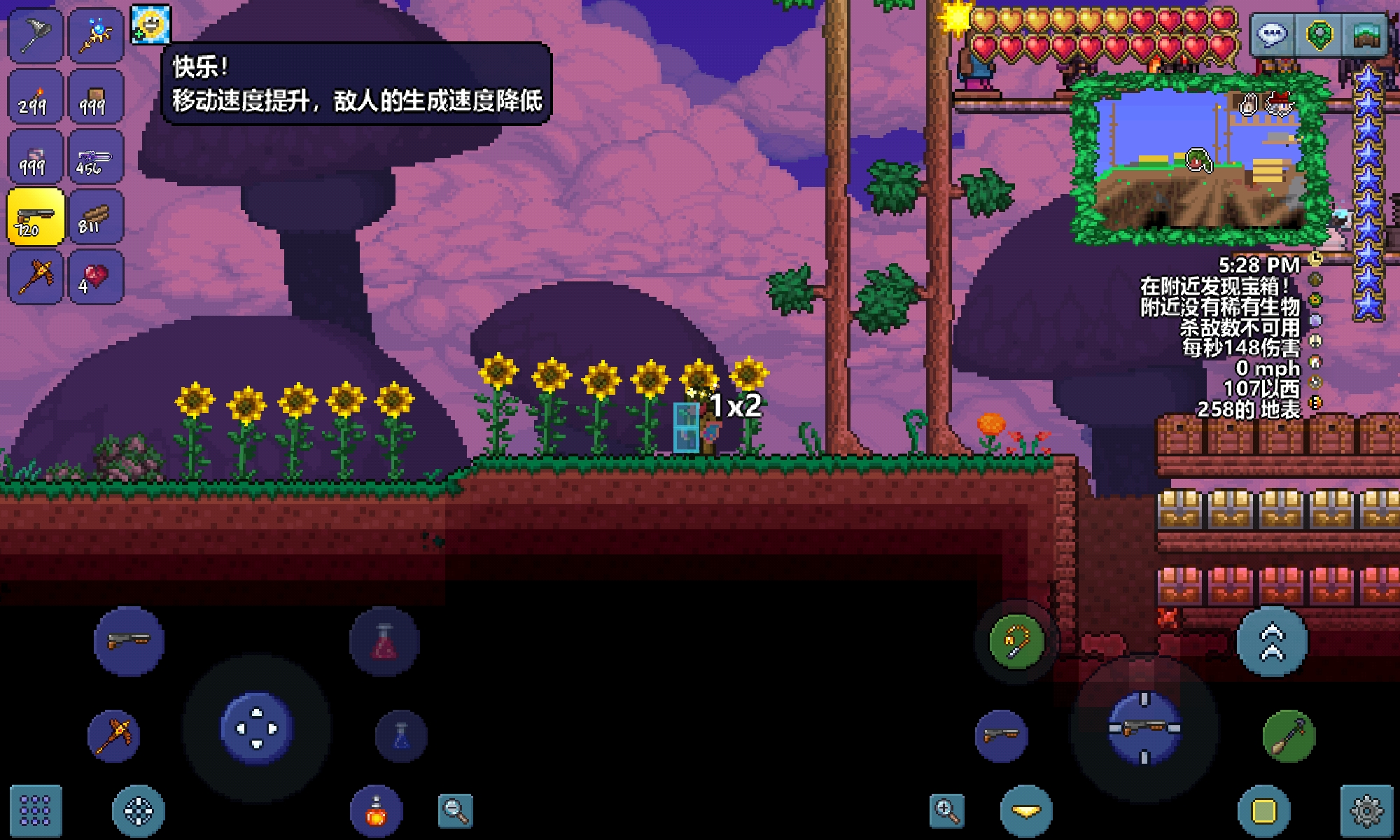This screenshot has width=1400, height=840.
Task: Select the purple gun with 456 ammo
Action: (x=96, y=157)
